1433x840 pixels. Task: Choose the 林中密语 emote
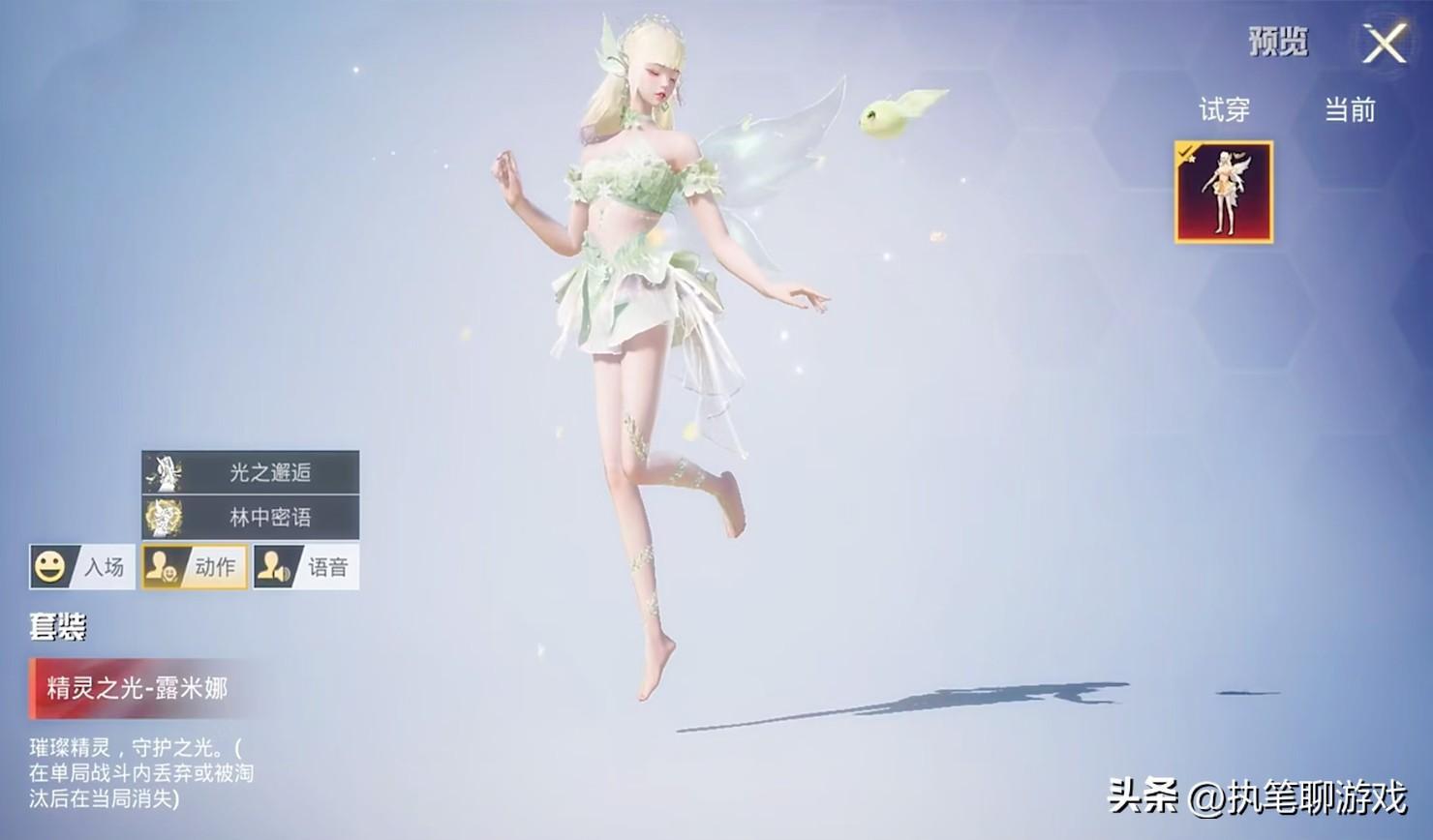(x=251, y=517)
